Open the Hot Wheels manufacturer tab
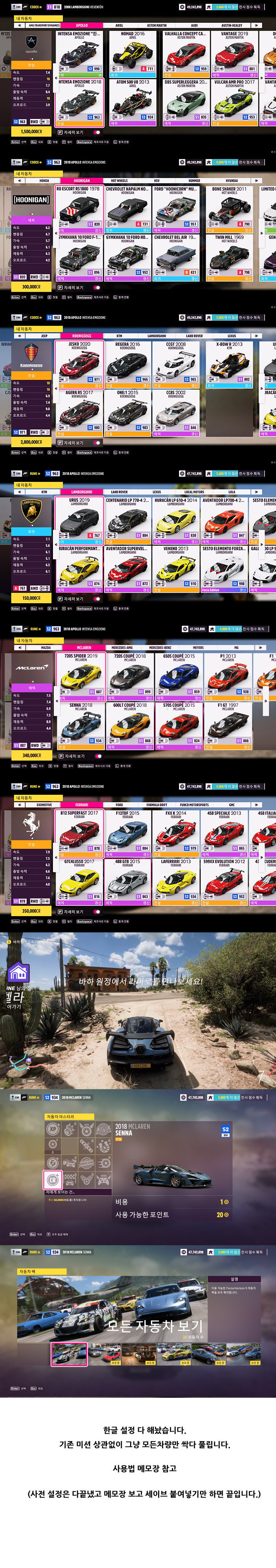 119,181
